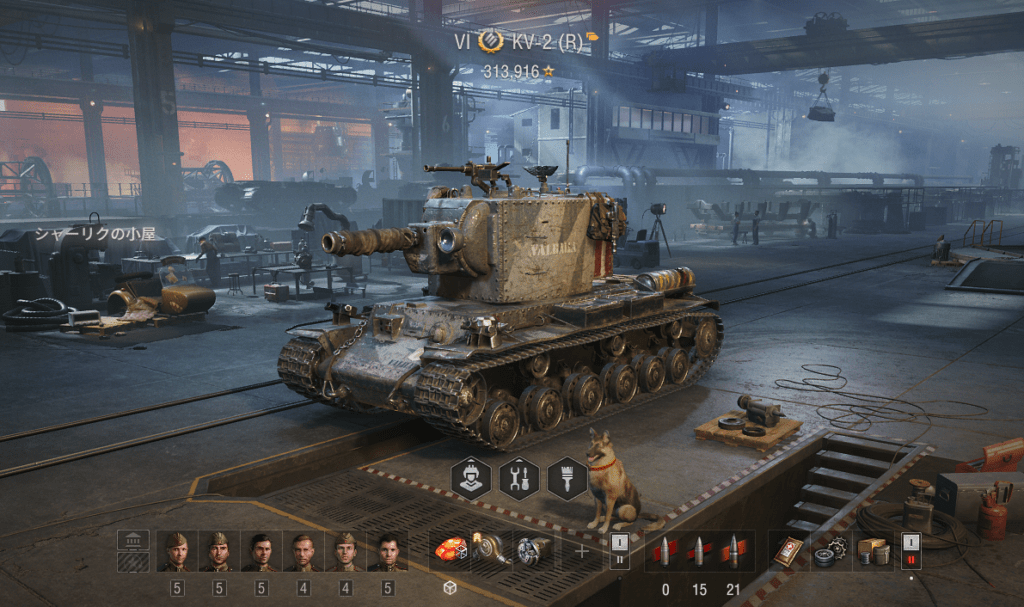Select the first aid kit consumable
Screen dimensions: 1024x607
(789, 551)
